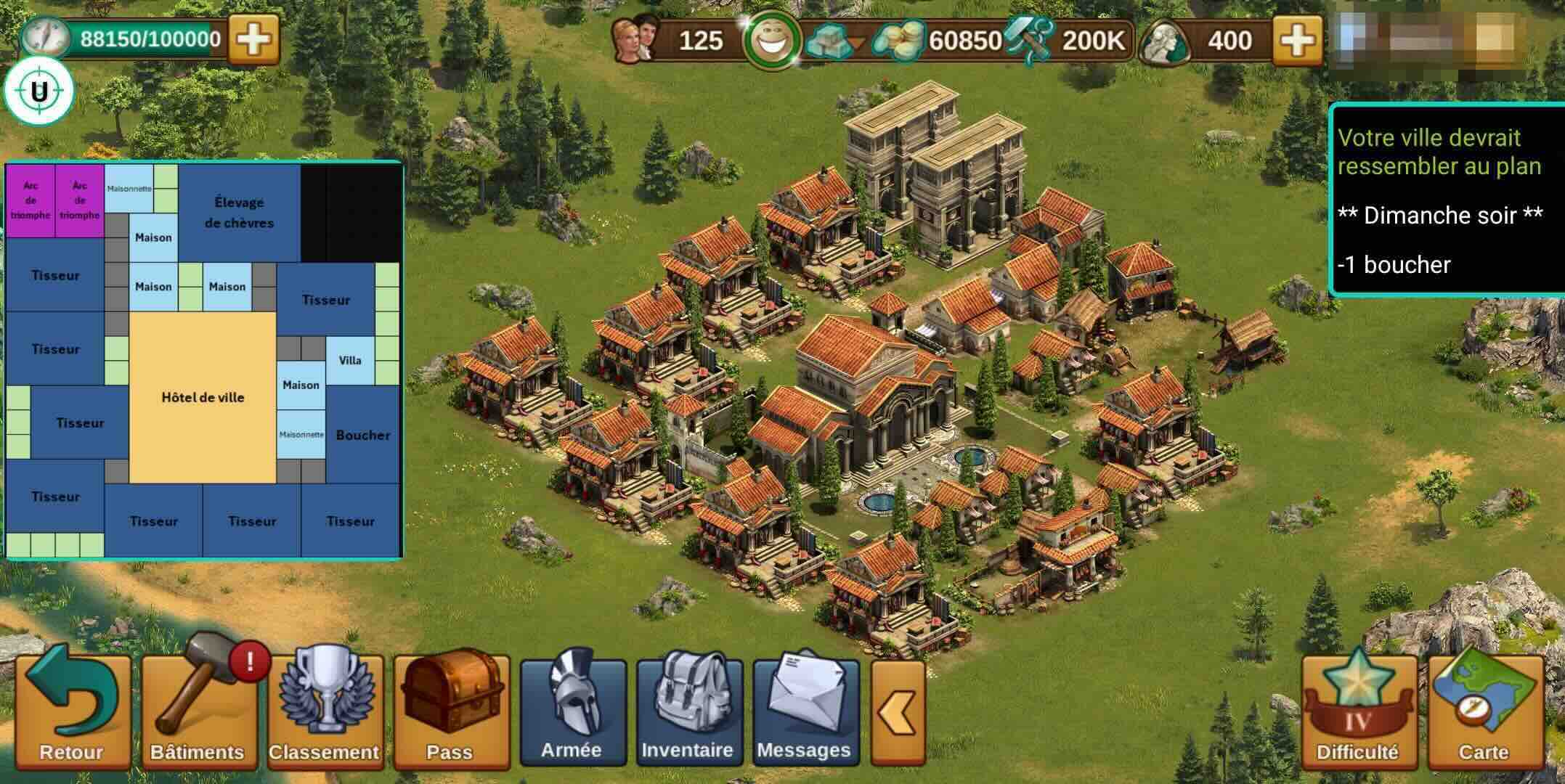Open the Pass treasure chest
Screen dimensions: 1565x784
pyautogui.click(x=450, y=711)
